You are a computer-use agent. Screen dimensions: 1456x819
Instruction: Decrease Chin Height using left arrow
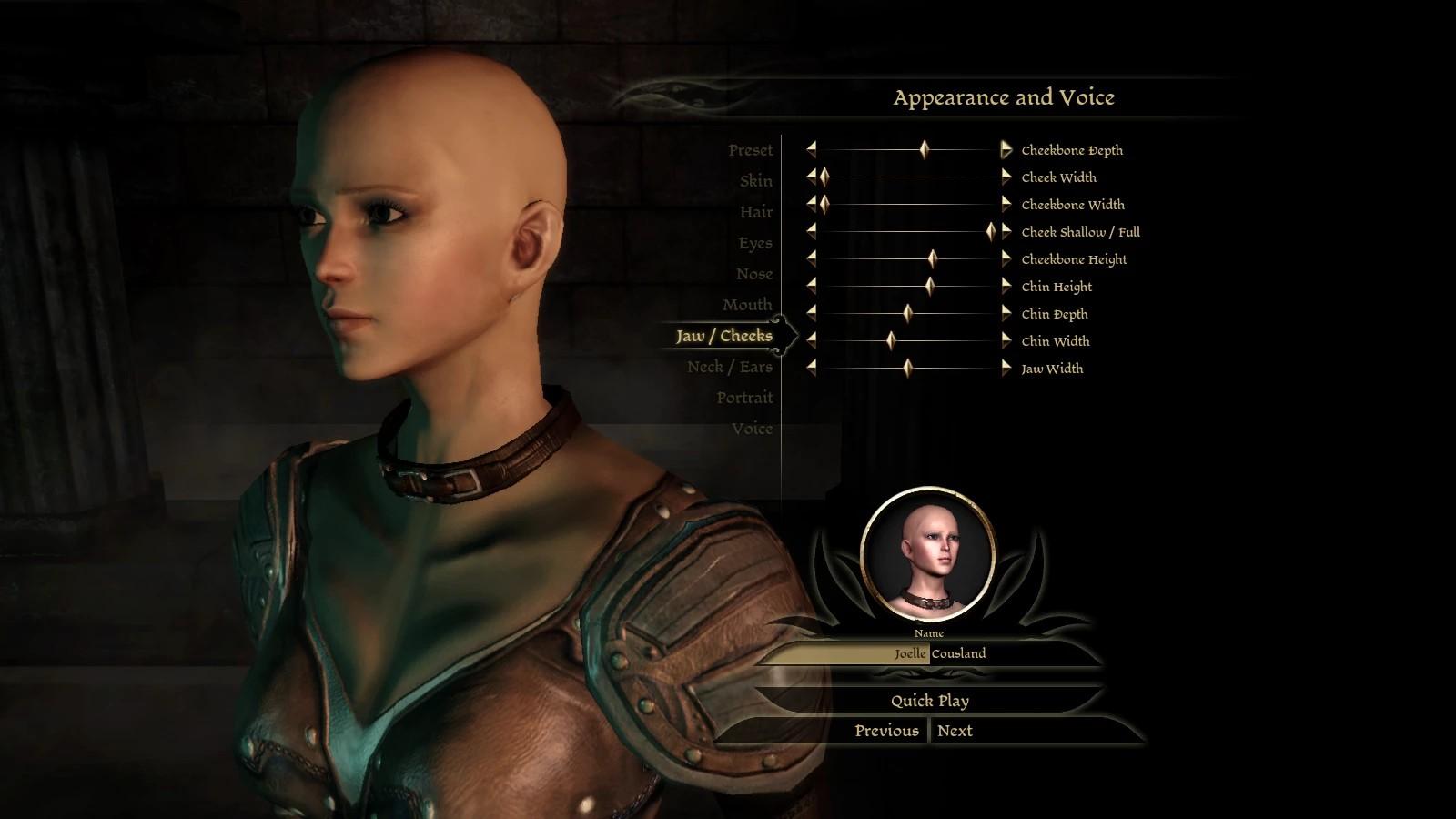811,286
